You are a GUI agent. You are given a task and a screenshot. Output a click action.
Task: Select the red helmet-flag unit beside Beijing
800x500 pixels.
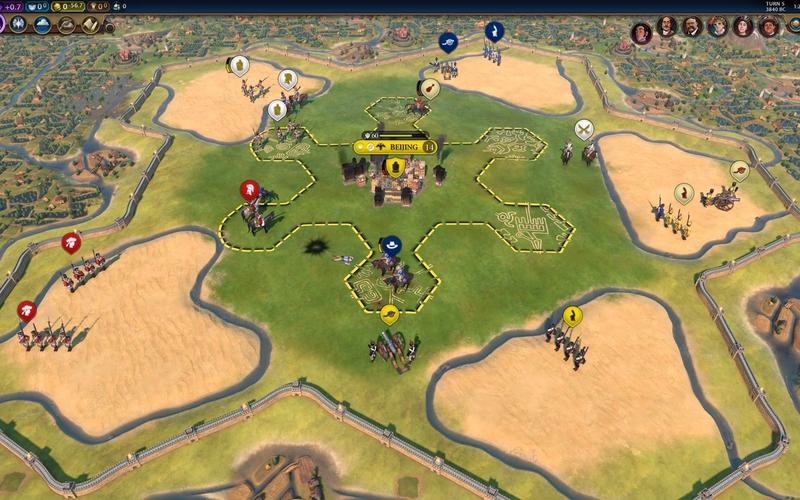[x=249, y=190]
